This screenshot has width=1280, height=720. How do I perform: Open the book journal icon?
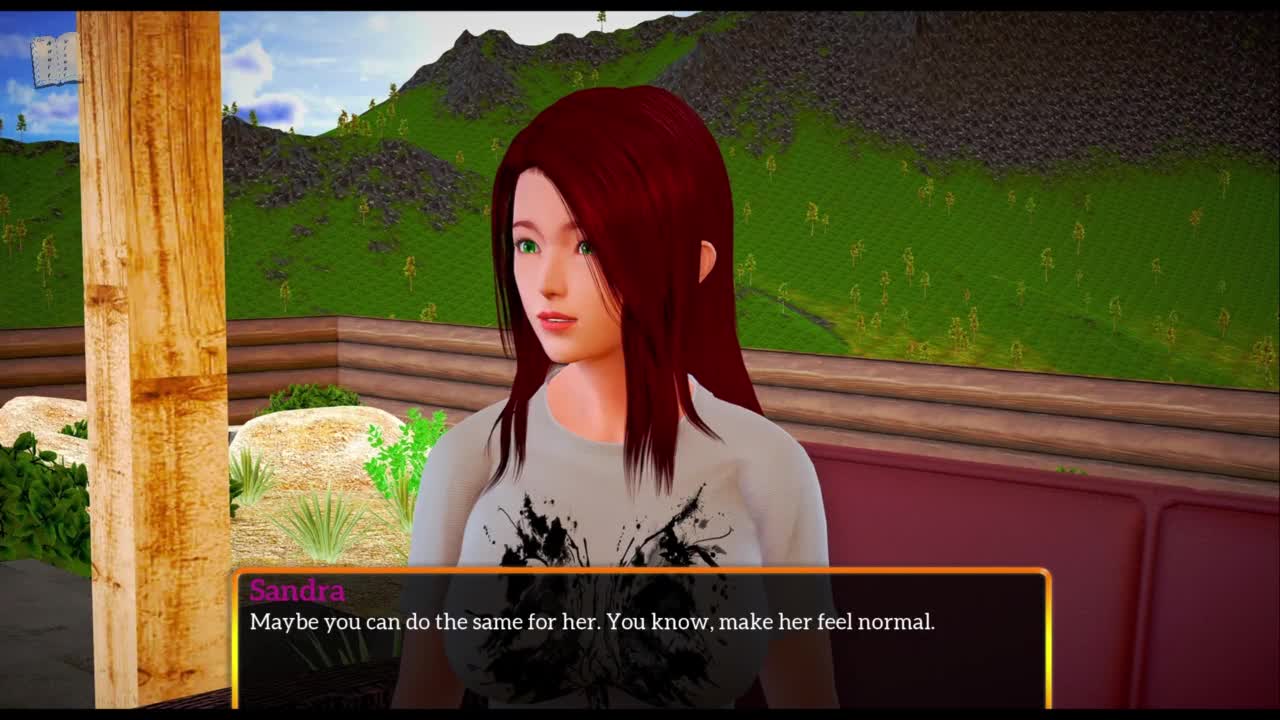click(x=56, y=61)
